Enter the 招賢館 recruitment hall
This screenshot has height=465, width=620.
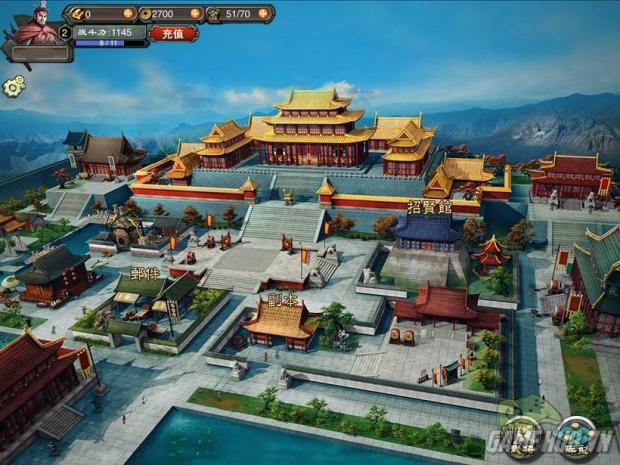[x=428, y=208]
